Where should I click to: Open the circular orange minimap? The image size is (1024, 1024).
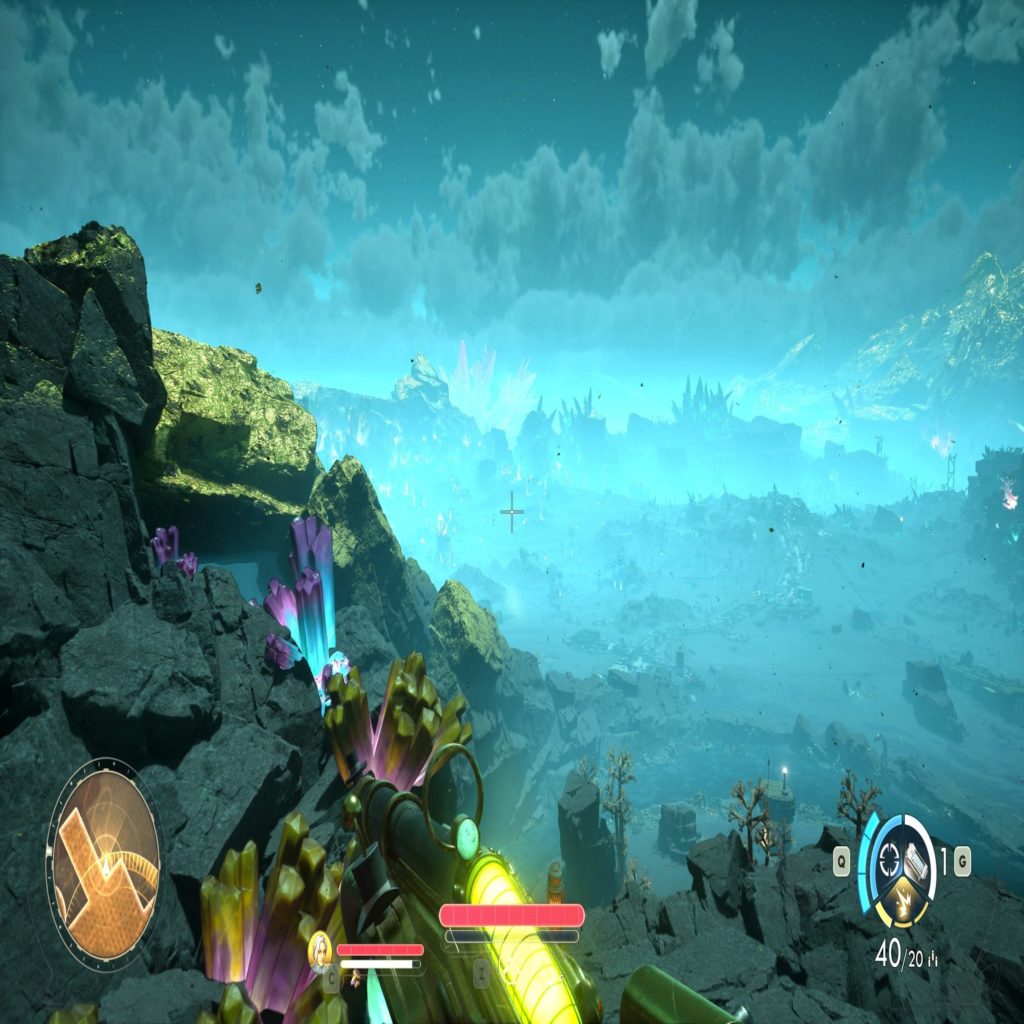coord(104,863)
